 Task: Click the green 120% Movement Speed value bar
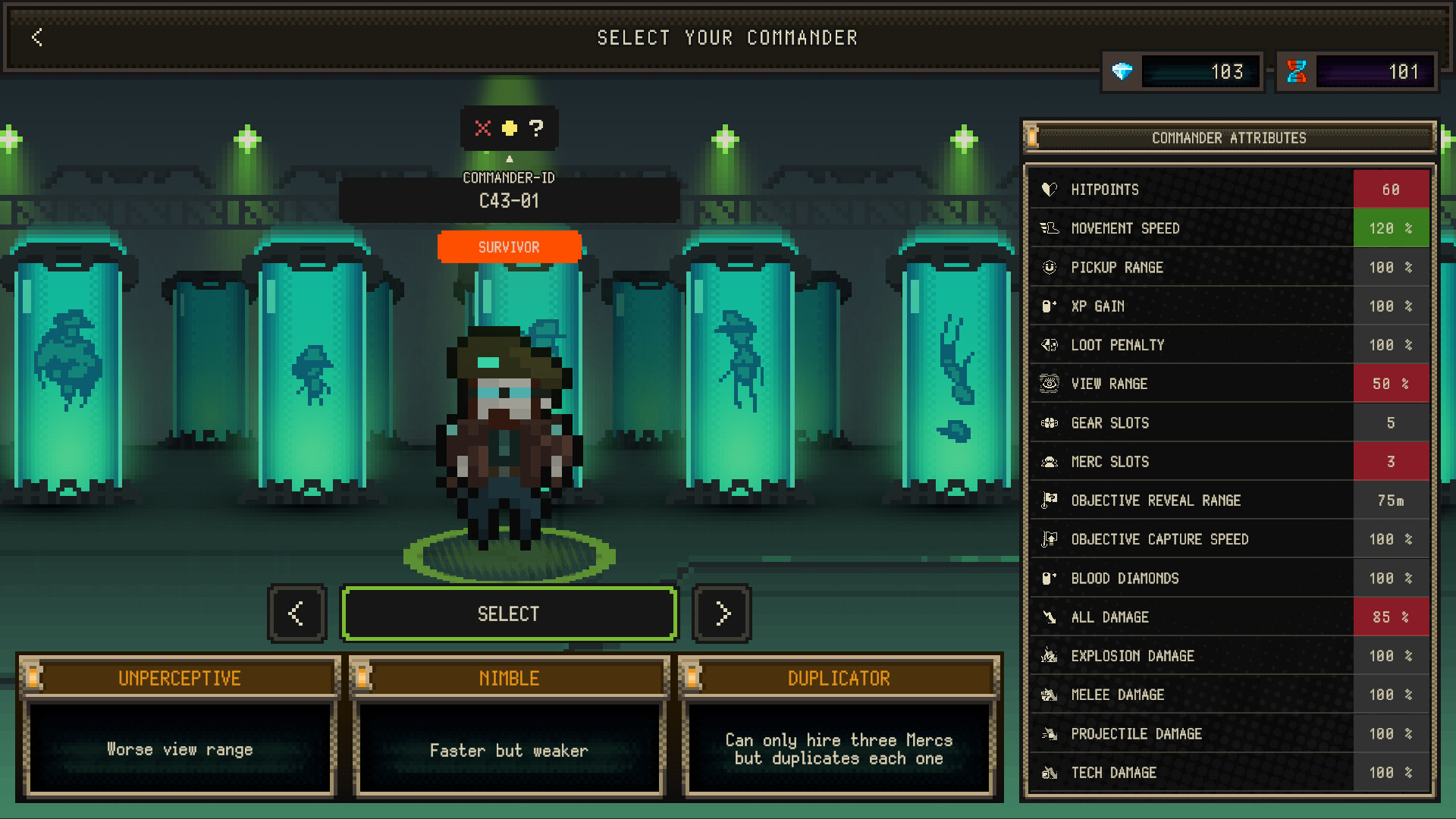[x=1391, y=228]
